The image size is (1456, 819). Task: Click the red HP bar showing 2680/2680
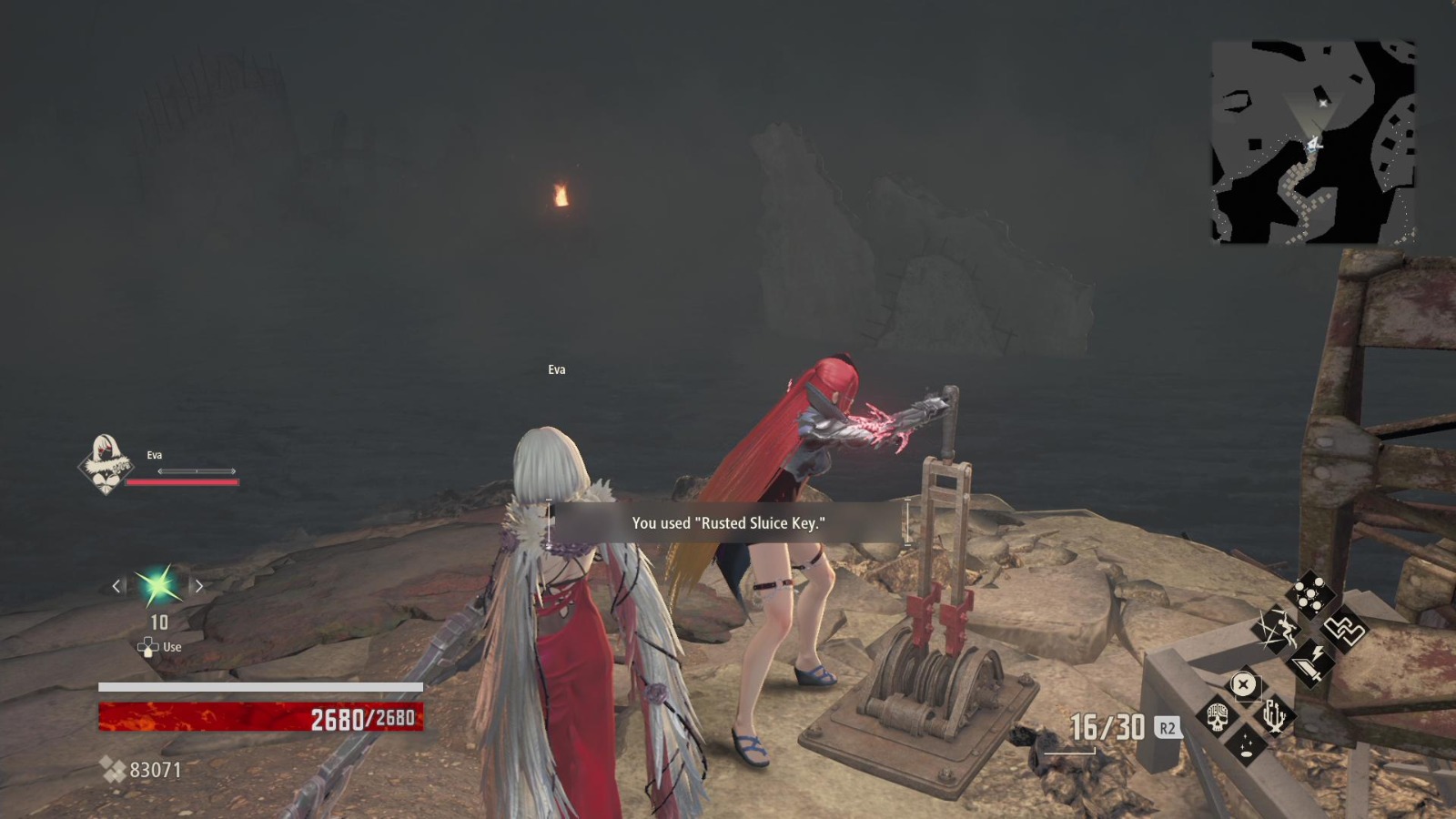[258, 716]
